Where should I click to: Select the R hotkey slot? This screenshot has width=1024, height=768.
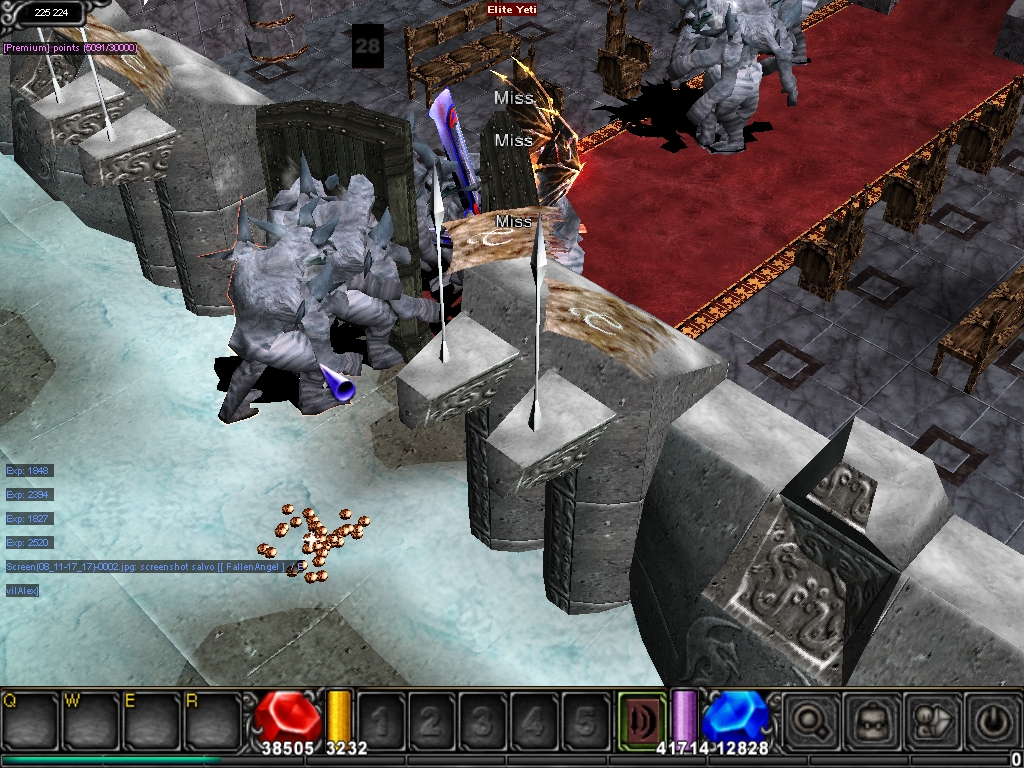point(212,718)
